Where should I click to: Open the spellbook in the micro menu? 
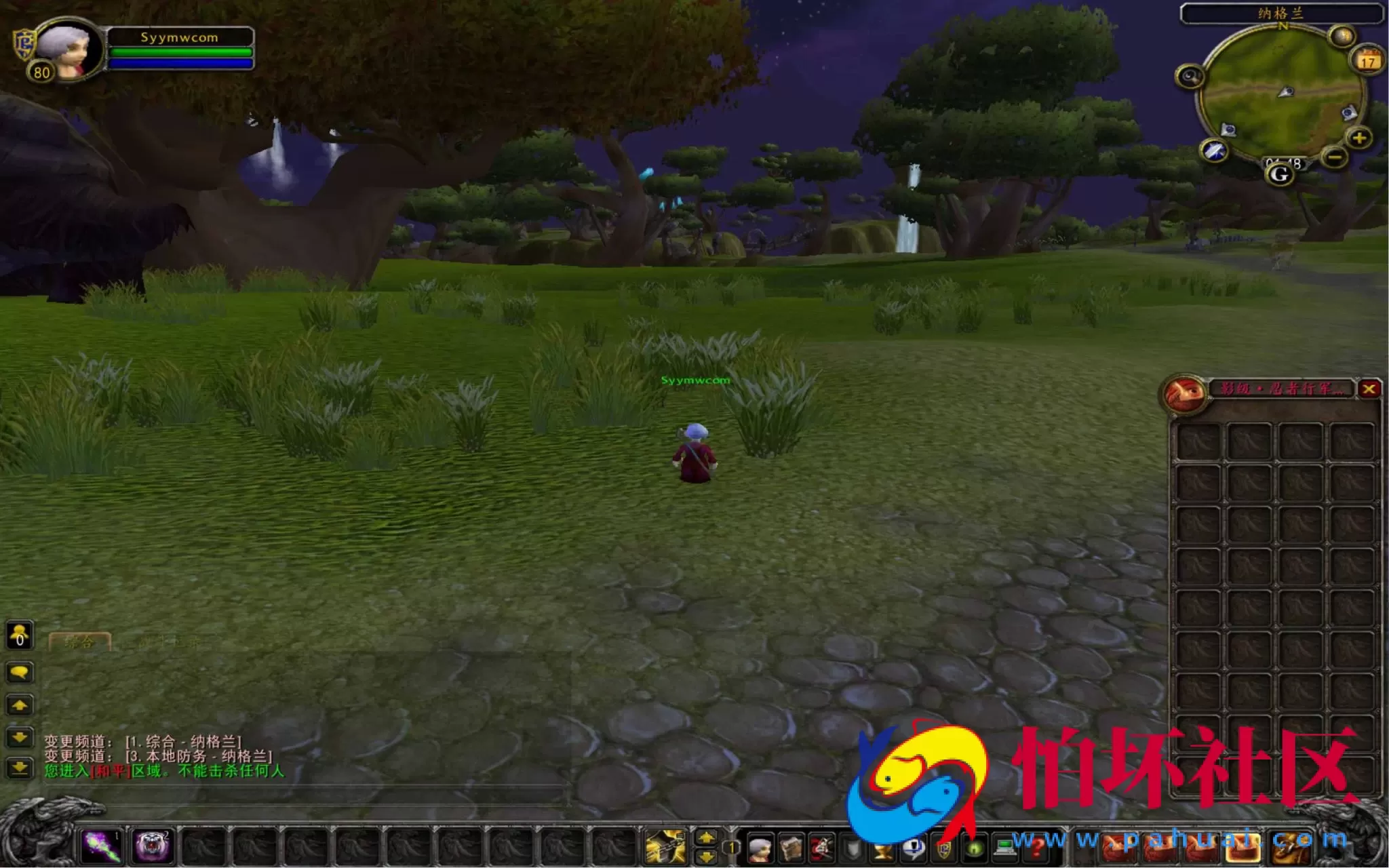pyautogui.click(x=790, y=848)
